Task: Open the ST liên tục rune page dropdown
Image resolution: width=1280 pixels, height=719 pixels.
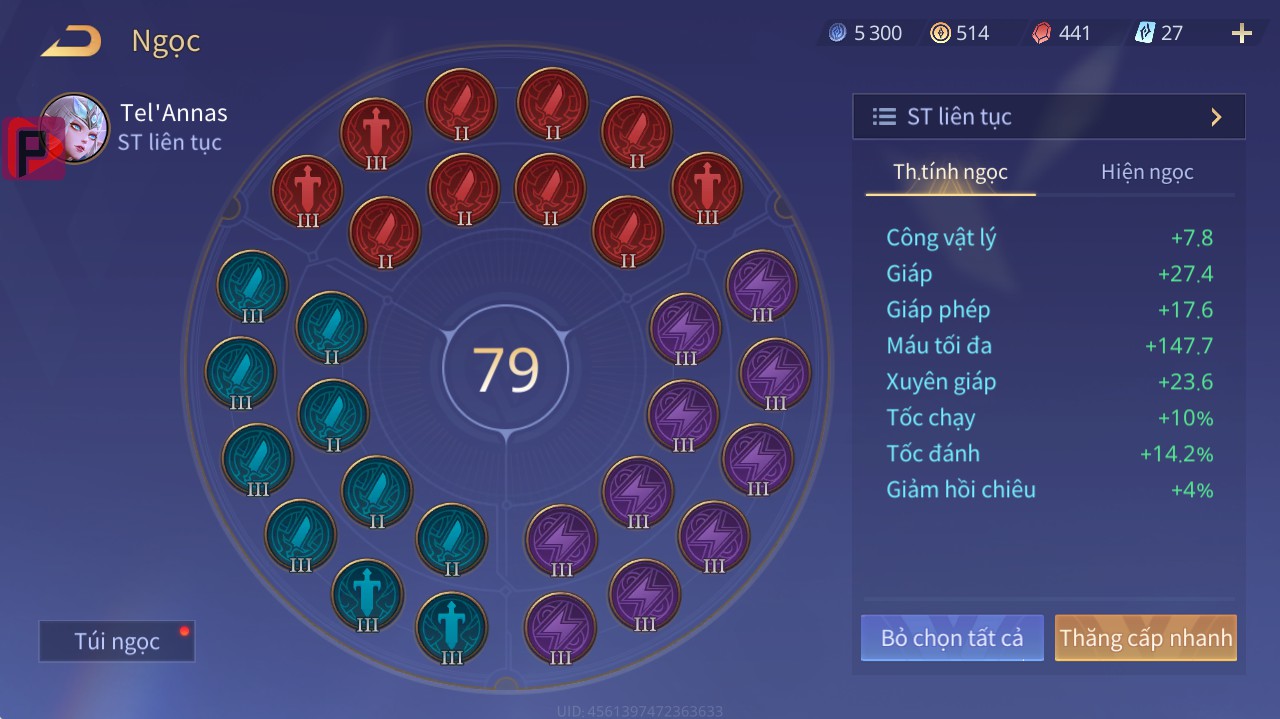Action: [1048, 117]
